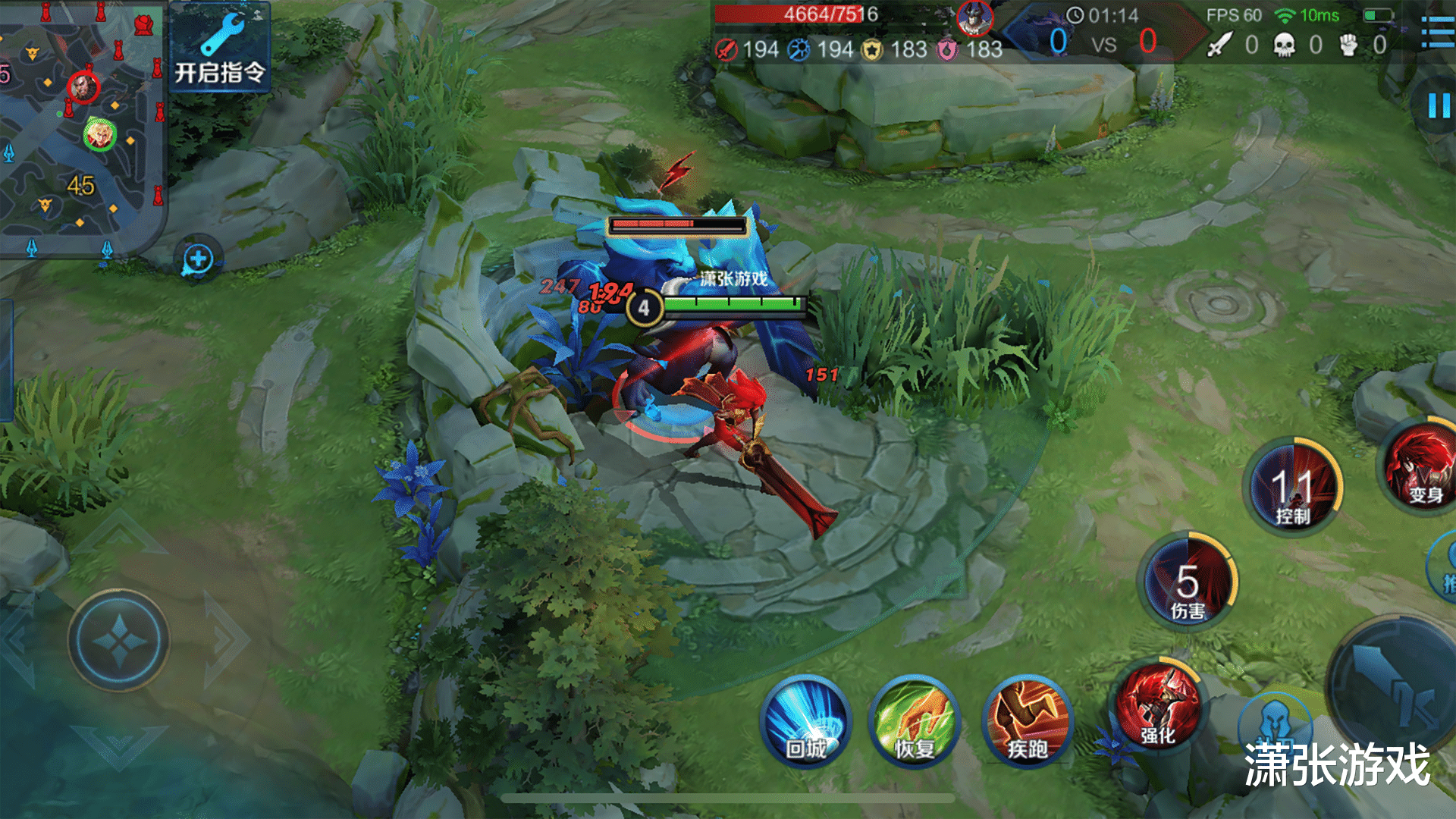This screenshot has width=1456, height=819.
Task: Tap the blue plus button below minimap
Action: click(x=198, y=259)
